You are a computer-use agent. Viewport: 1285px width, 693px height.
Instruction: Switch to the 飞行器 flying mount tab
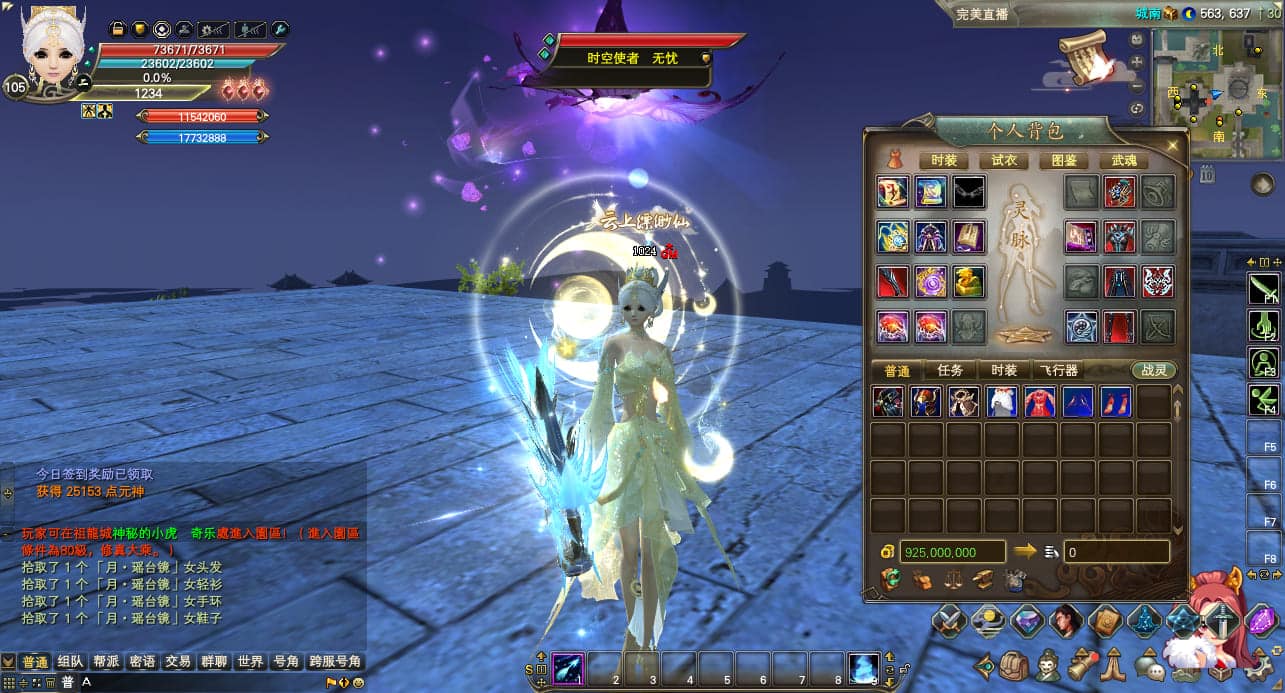point(1058,370)
